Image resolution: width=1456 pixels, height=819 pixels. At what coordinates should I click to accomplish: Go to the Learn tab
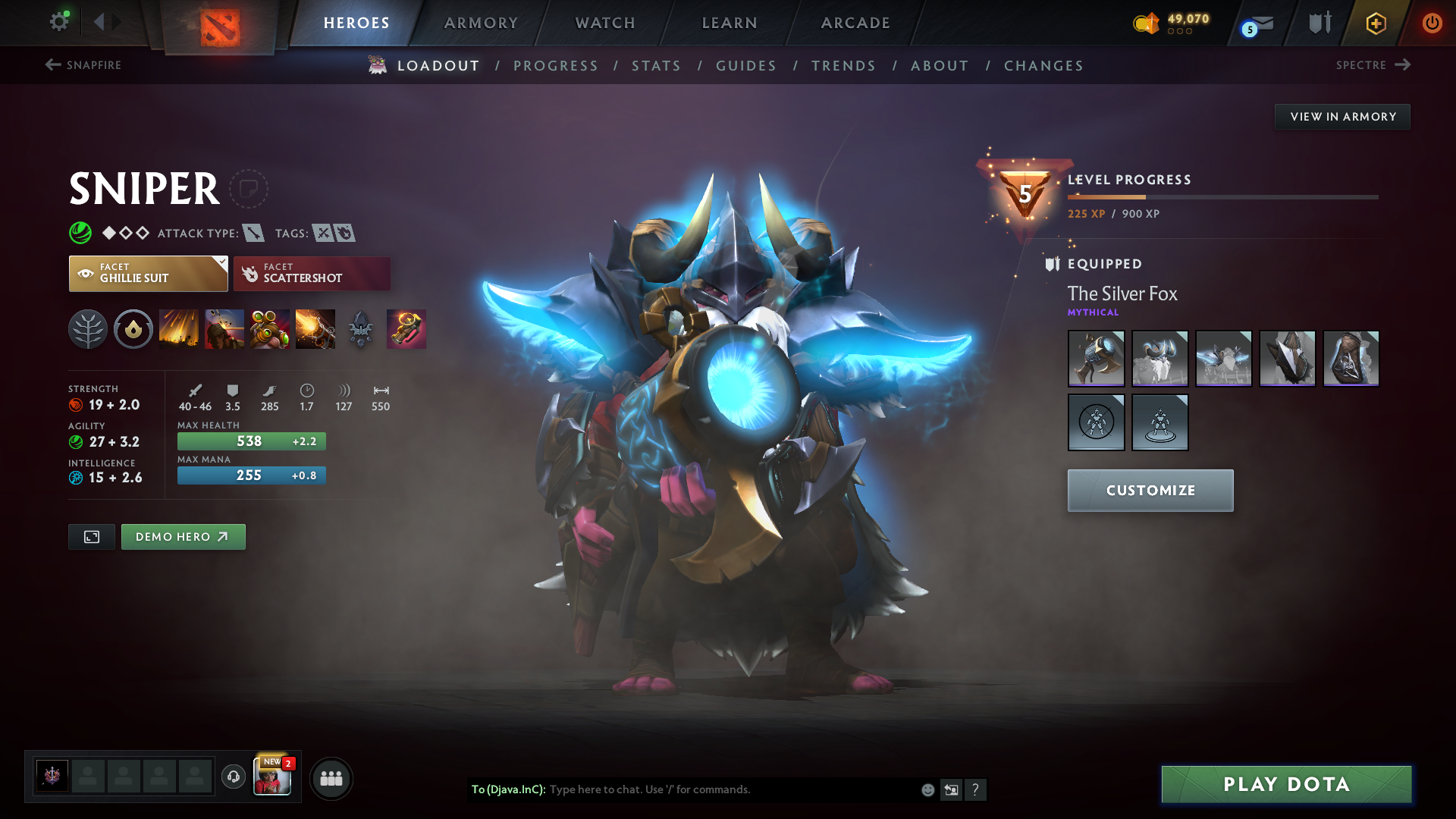730,23
